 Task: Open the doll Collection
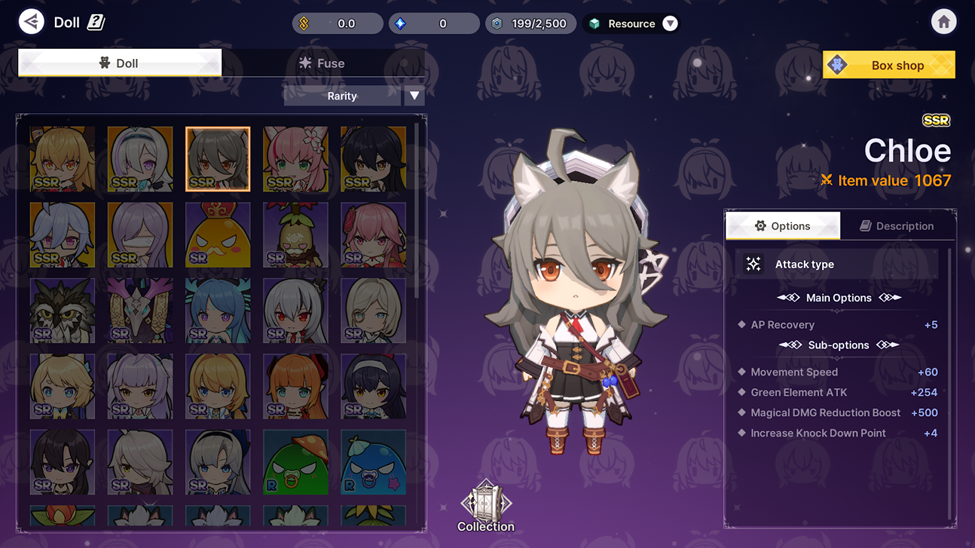tap(486, 505)
